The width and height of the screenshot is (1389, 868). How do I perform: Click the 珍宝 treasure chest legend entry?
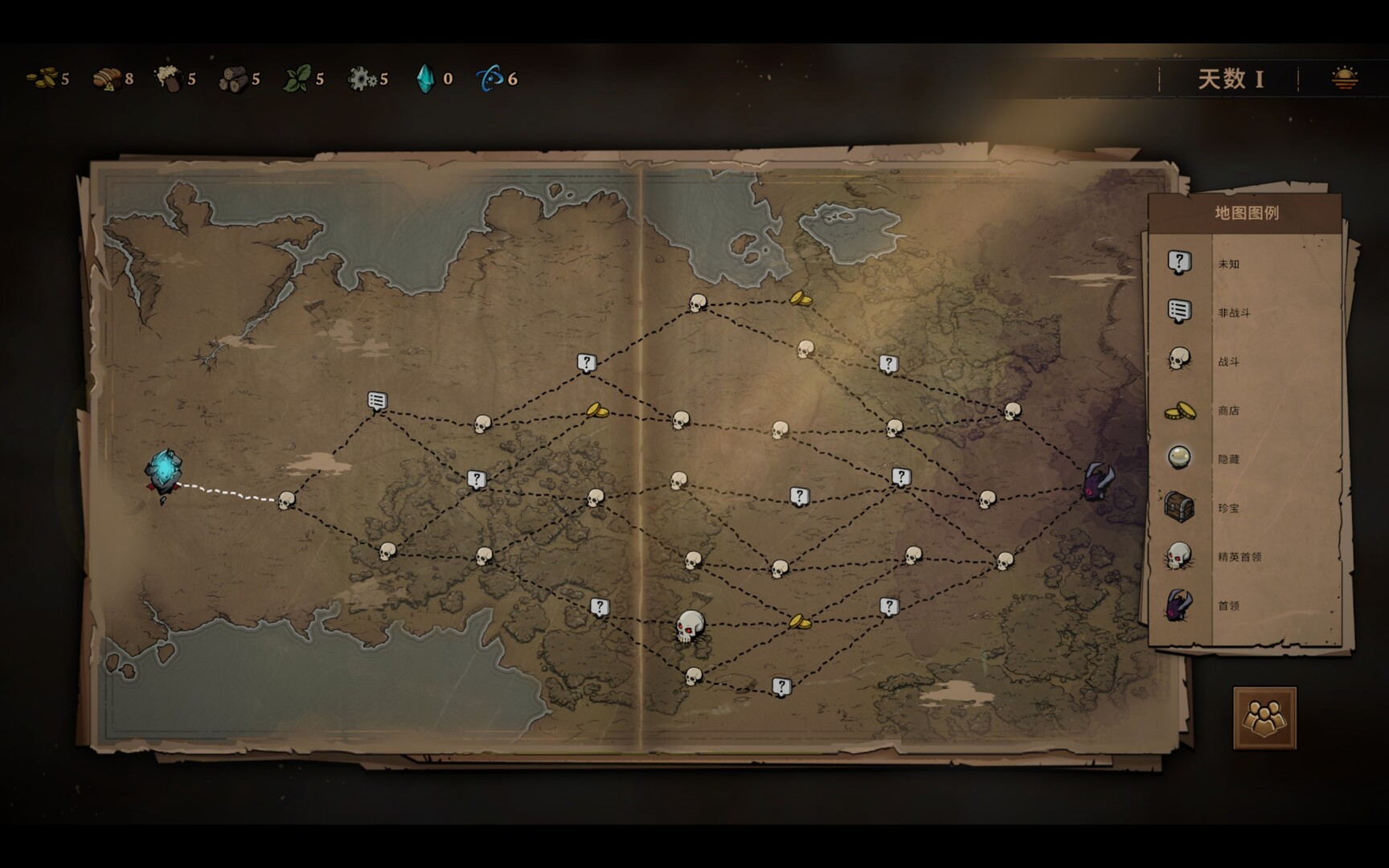pyautogui.click(x=1227, y=508)
